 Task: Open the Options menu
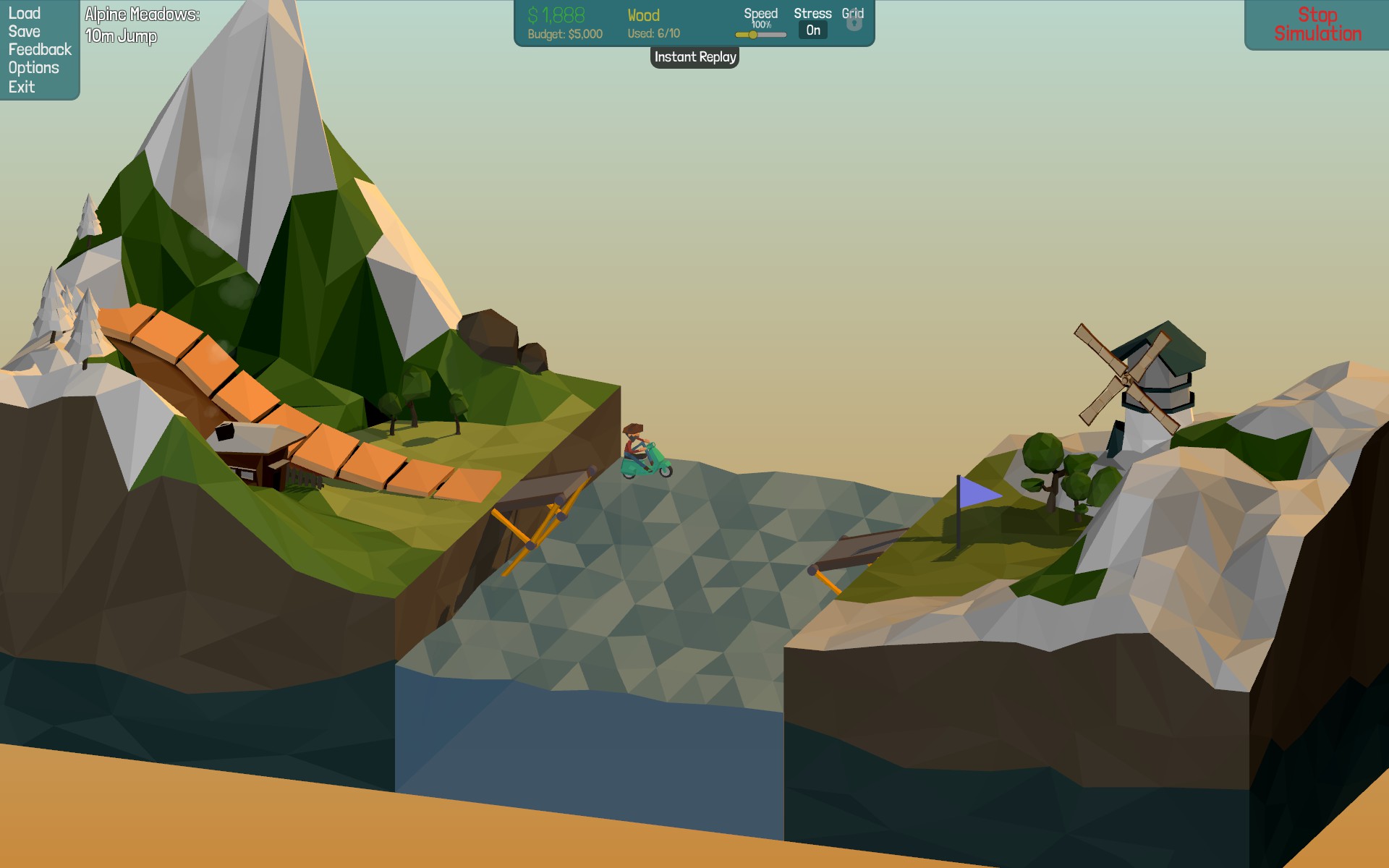pyautogui.click(x=34, y=68)
